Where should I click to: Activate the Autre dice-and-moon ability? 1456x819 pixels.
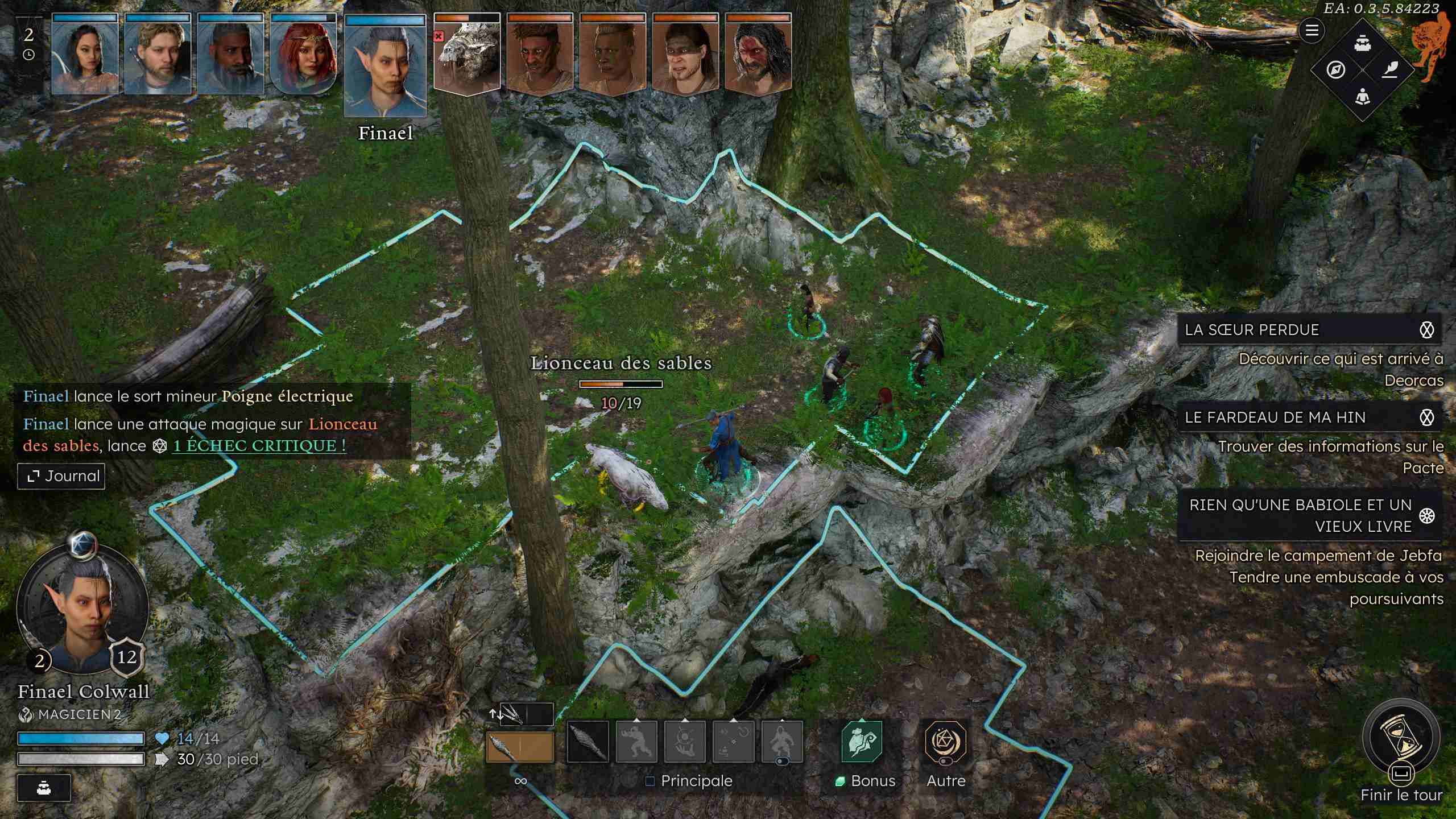pyautogui.click(x=945, y=742)
